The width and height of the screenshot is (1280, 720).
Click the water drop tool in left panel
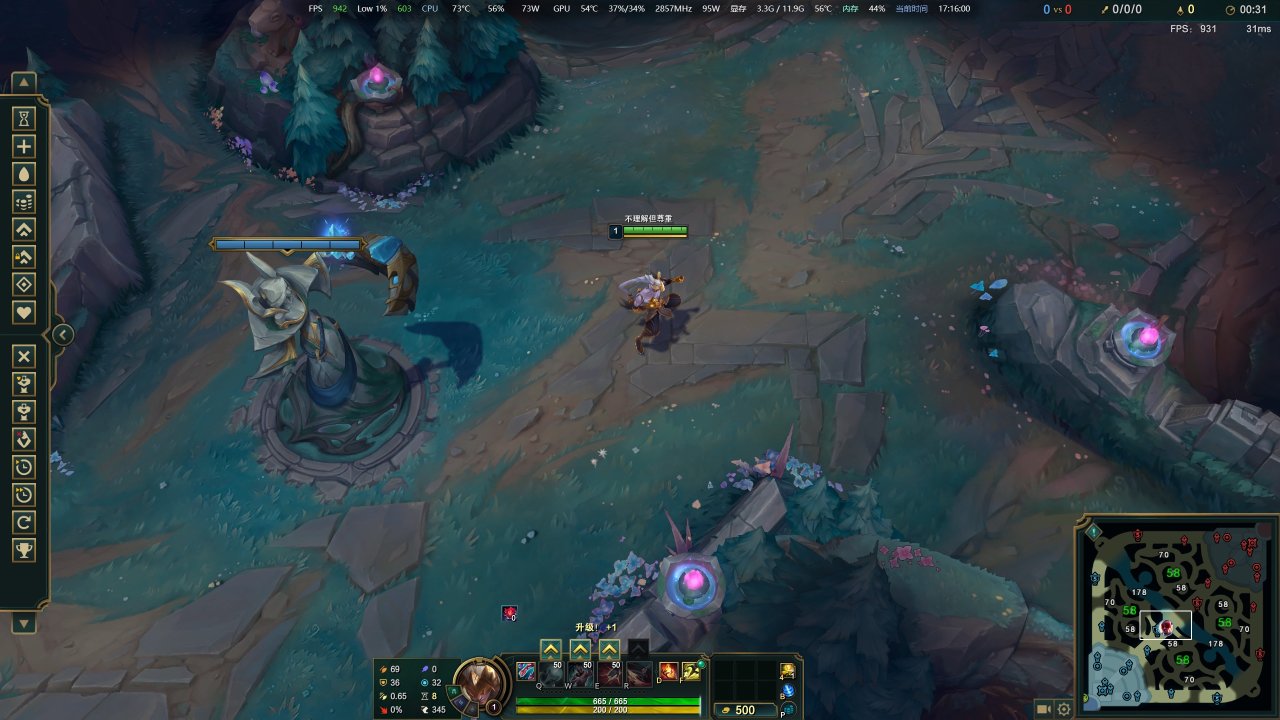pos(24,174)
